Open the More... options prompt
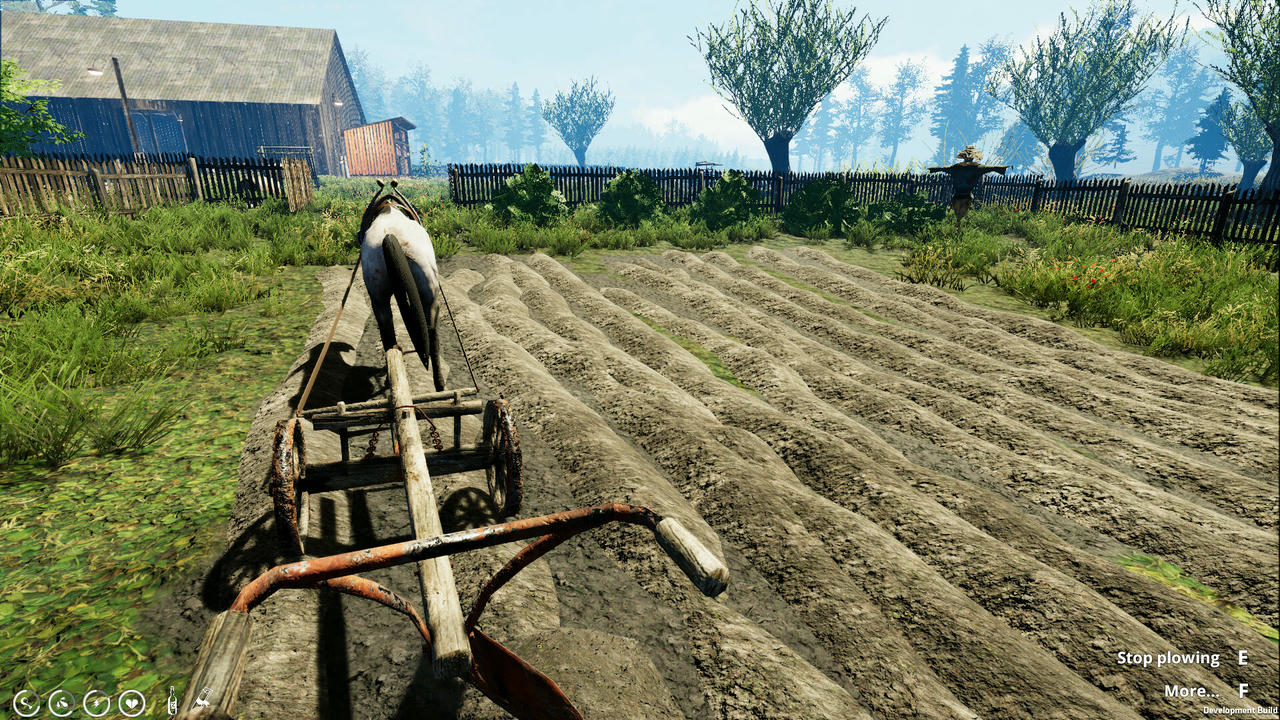 [1191, 691]
